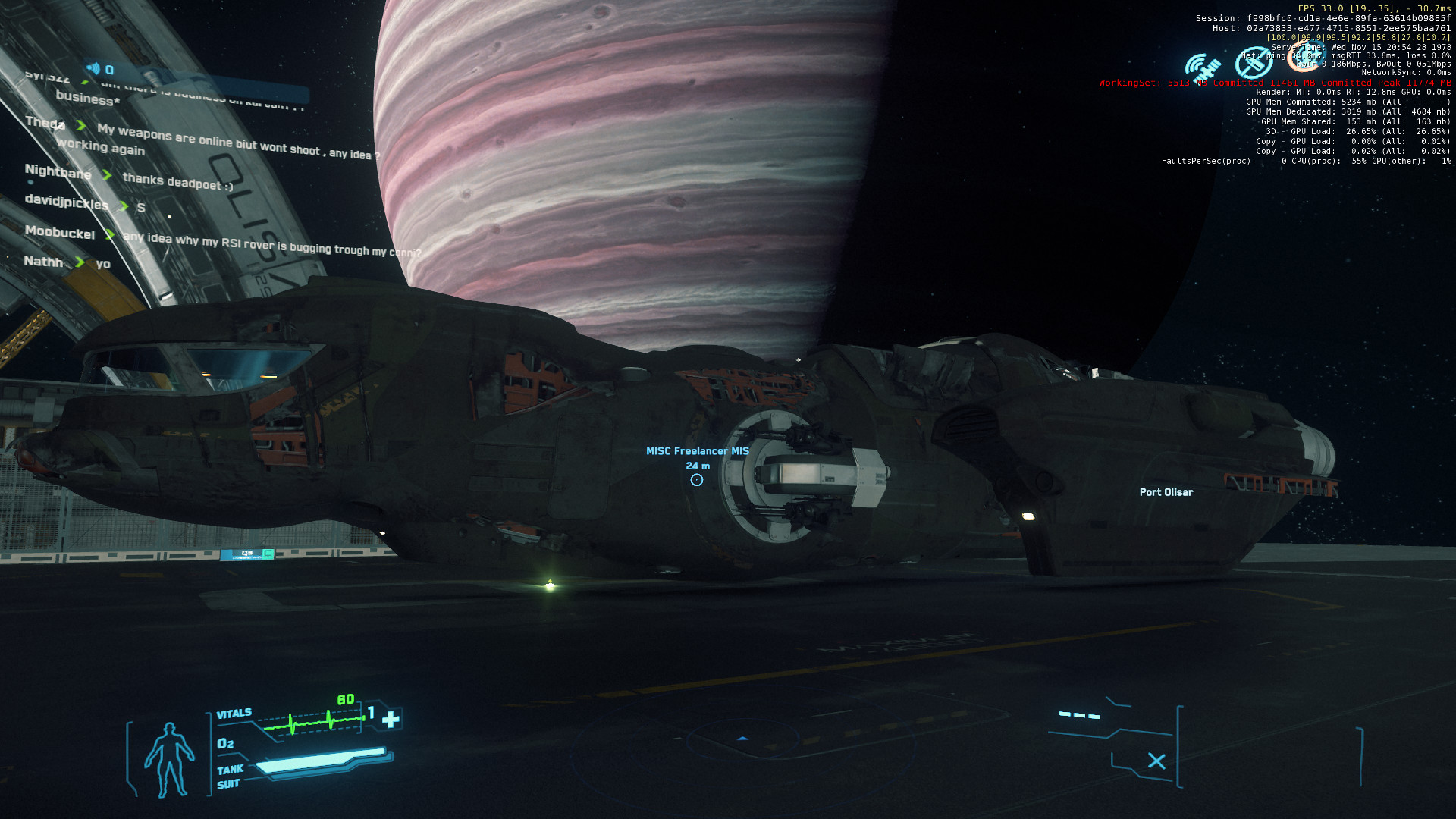1456x819 pixels.
Task: Select Theda's chat message about weapons
Action: (x=235, y=142)
